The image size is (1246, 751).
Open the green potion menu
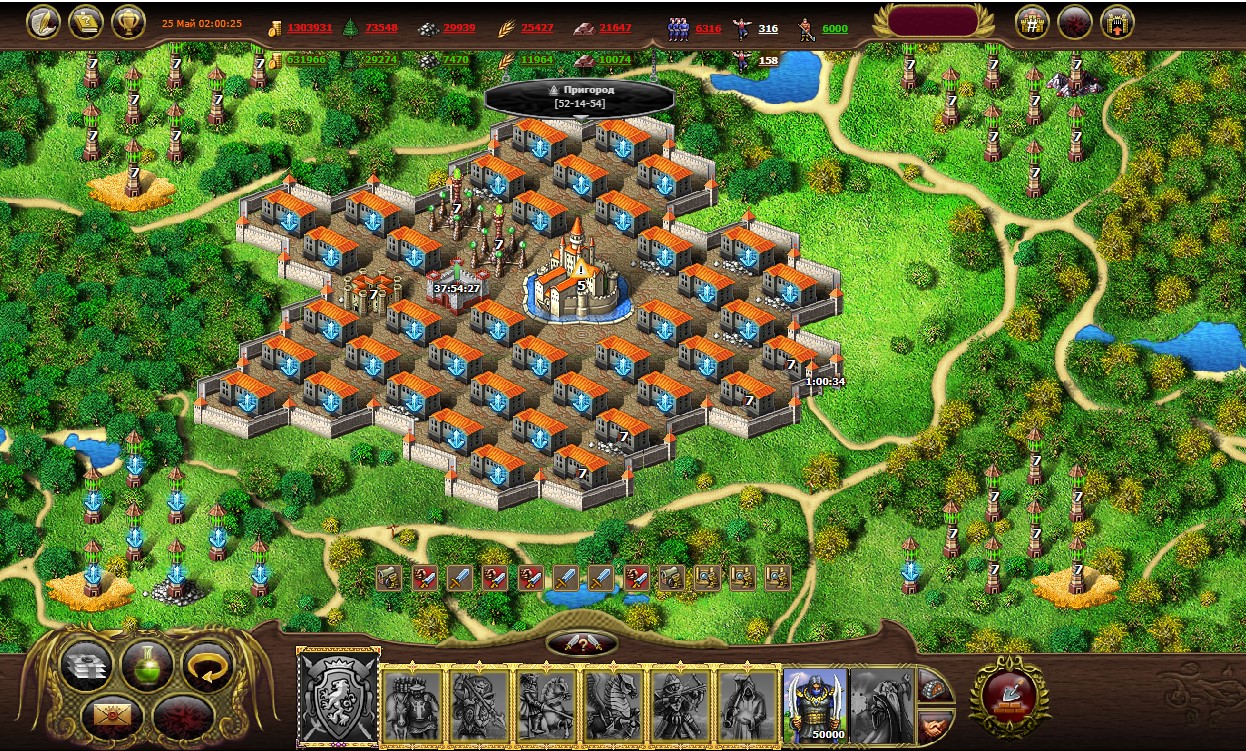146,664
